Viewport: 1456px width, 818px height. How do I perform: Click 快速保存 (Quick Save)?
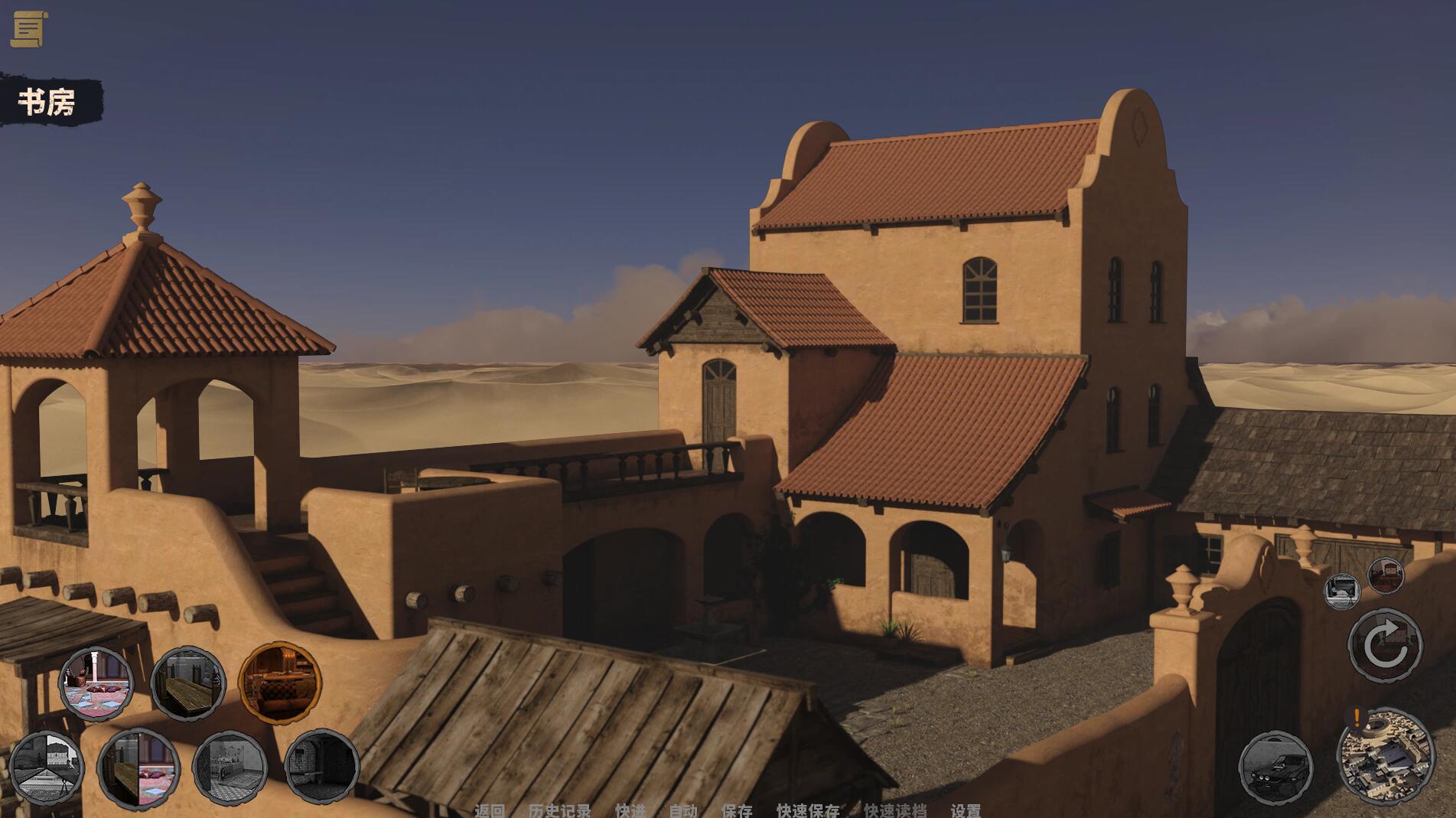tap(808, 810)
